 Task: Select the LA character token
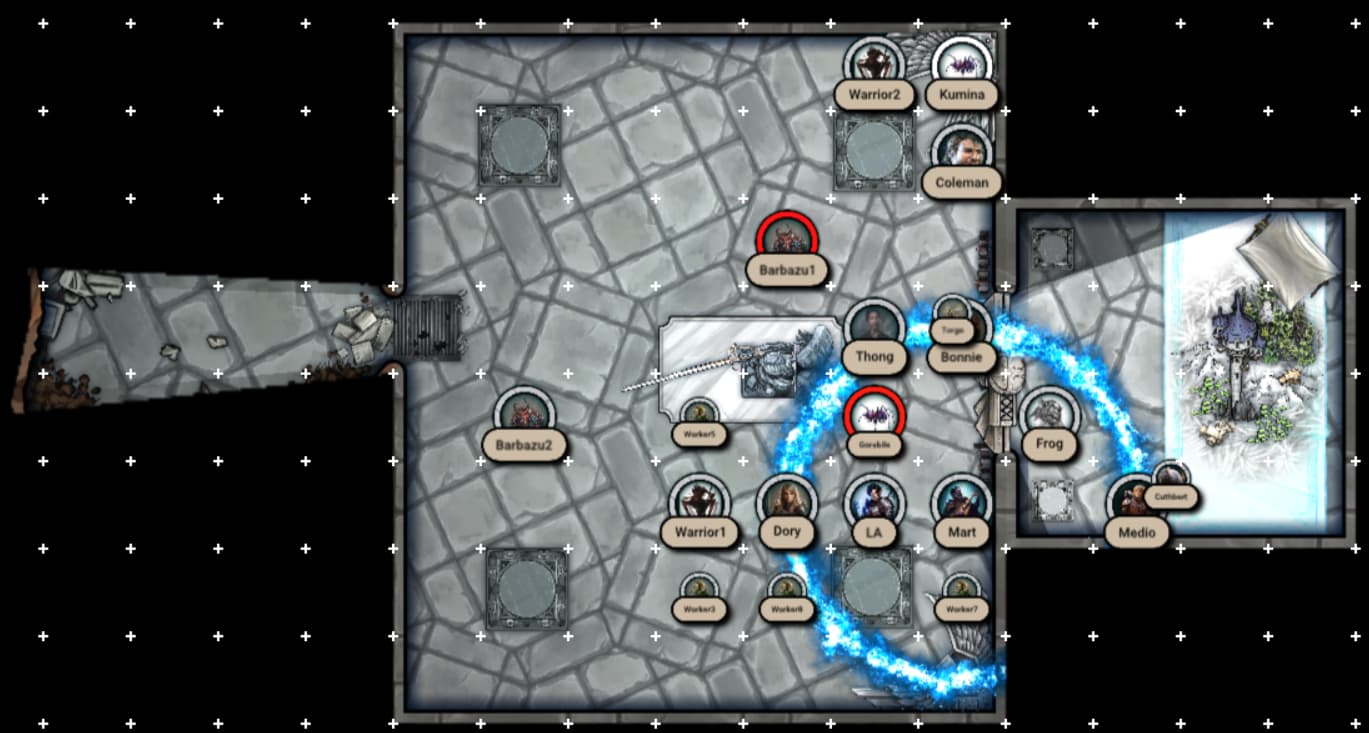(x=874, y=503)
